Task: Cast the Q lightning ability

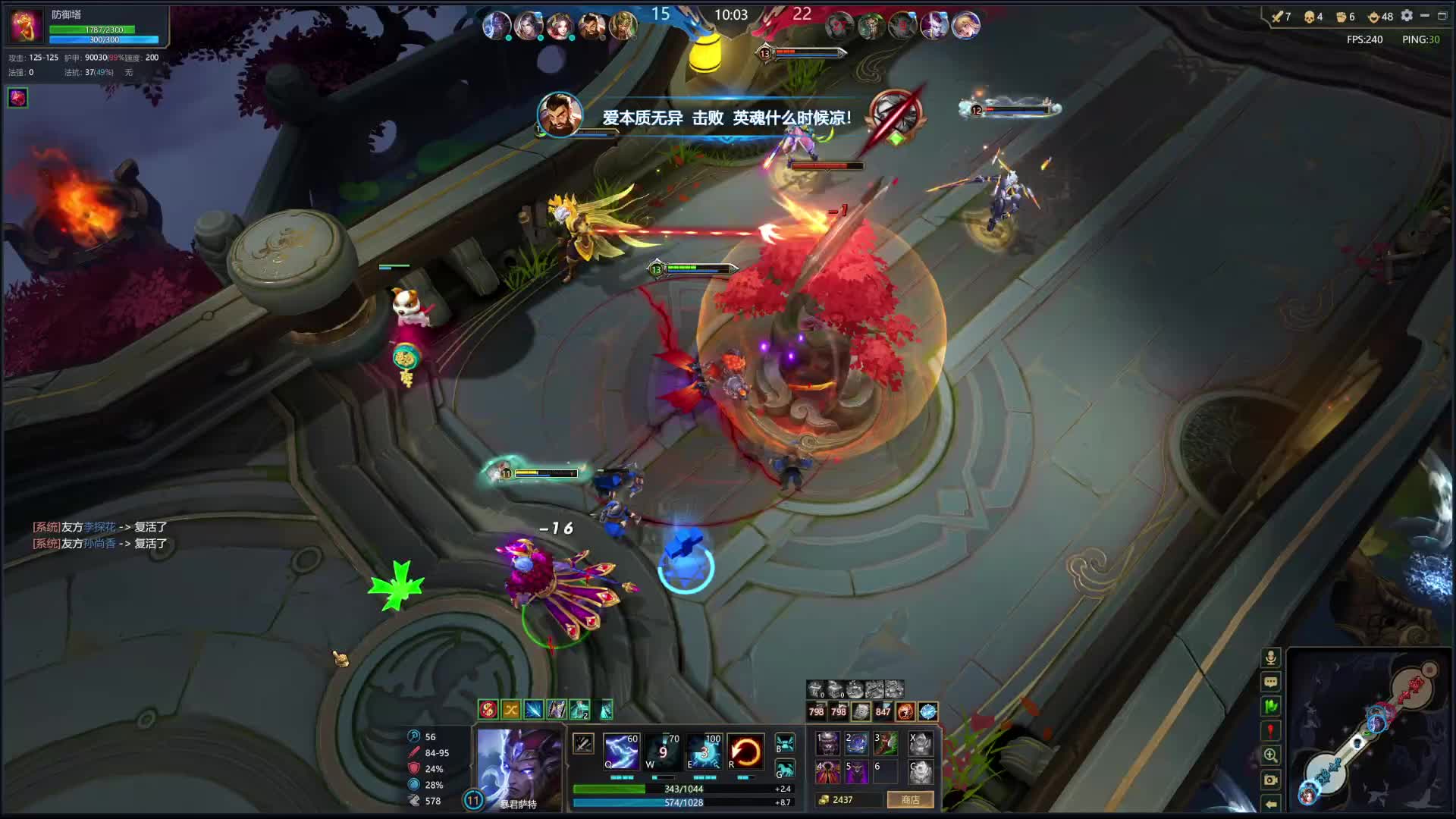Action: [621, 751]
